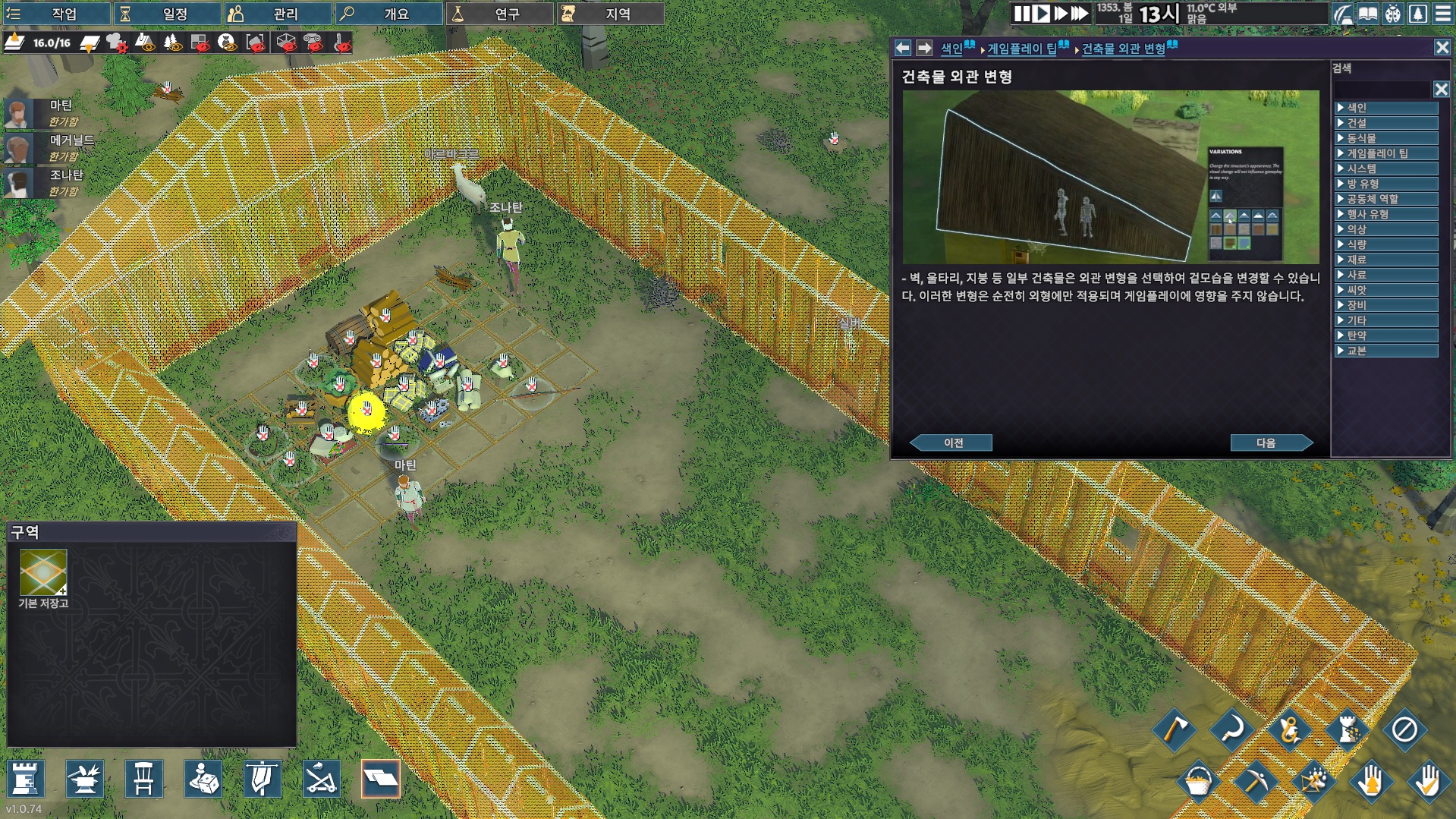This screenshot has width=1456, height=819.
Task: Set game to fastest speed
Action: (1079, 14)
